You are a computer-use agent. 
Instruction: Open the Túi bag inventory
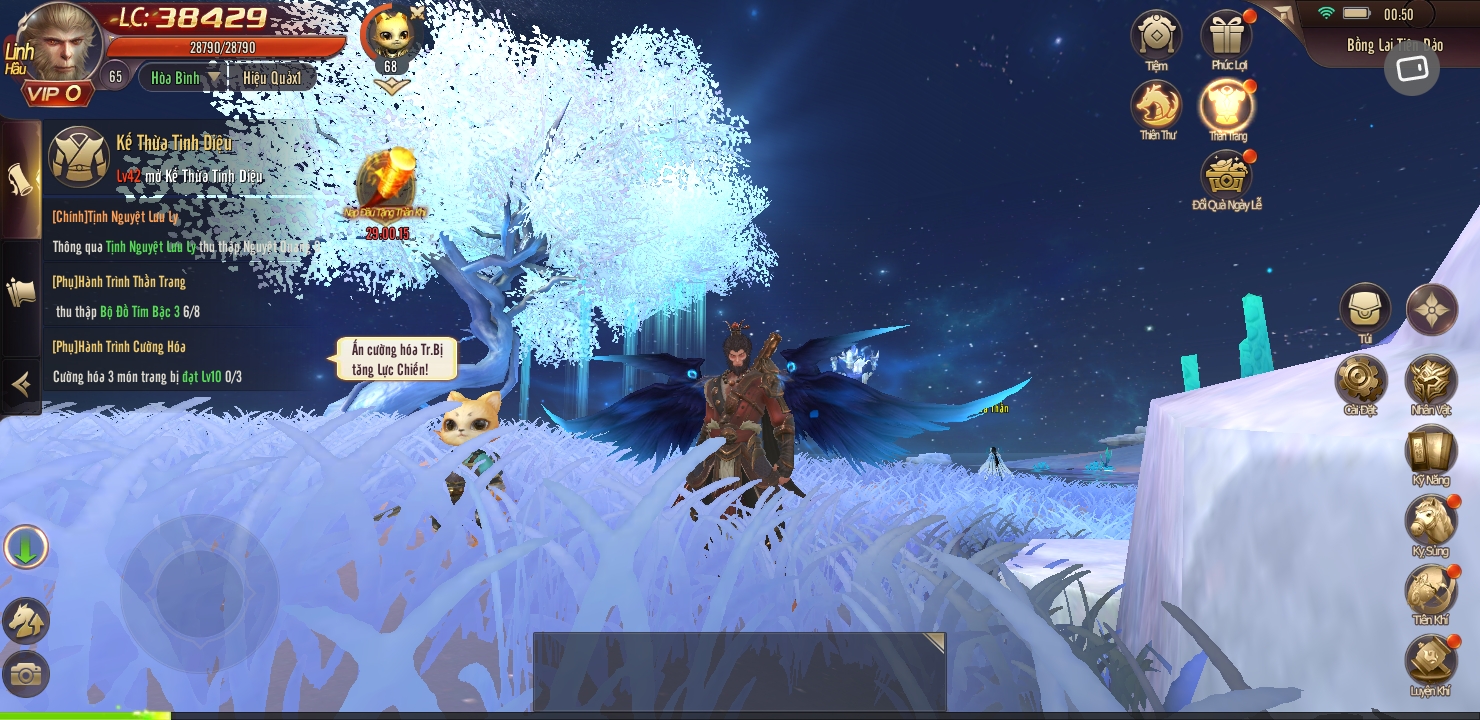coord(1365,309)
